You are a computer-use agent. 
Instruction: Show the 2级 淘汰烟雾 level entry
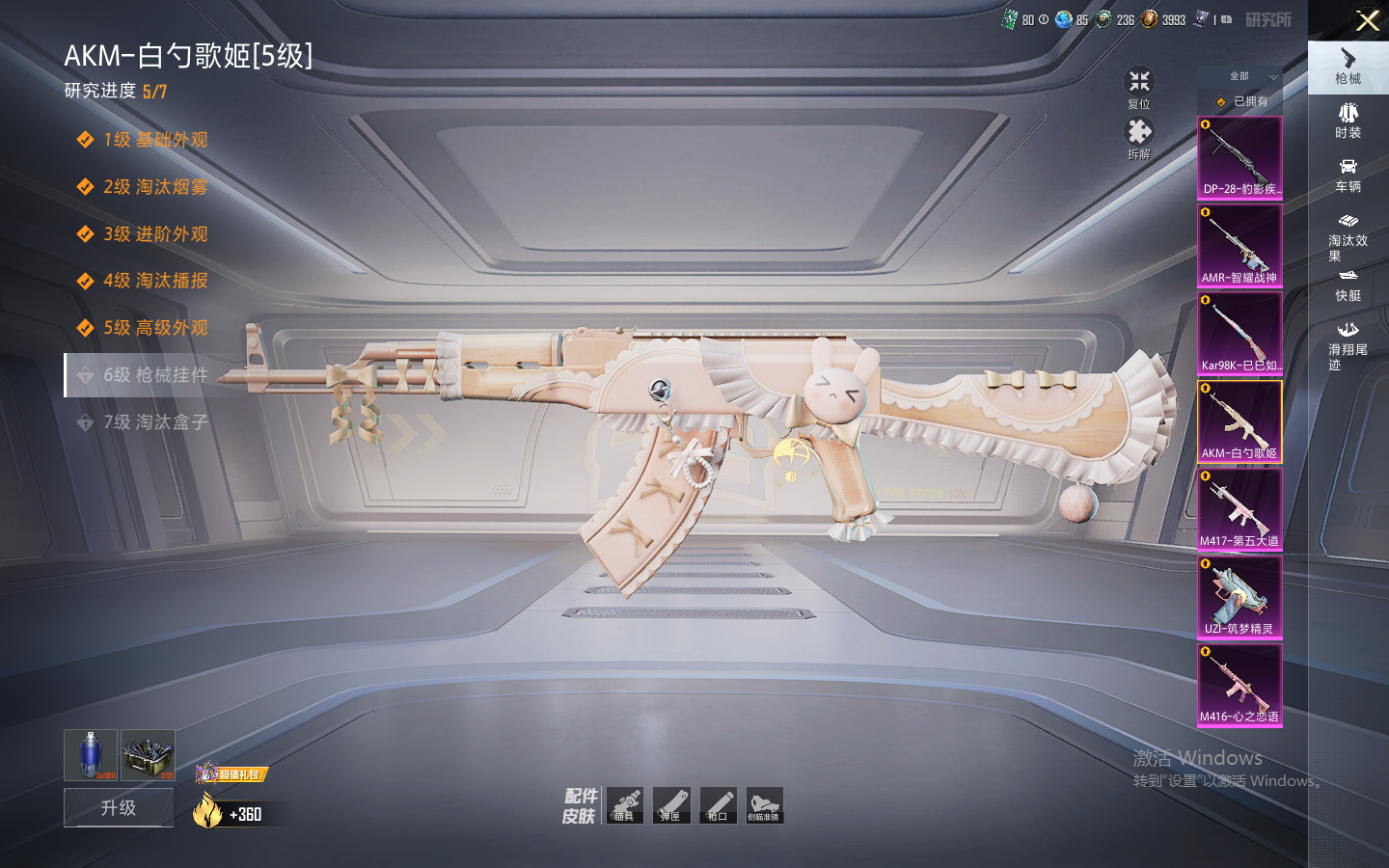[x=154, y=187]
